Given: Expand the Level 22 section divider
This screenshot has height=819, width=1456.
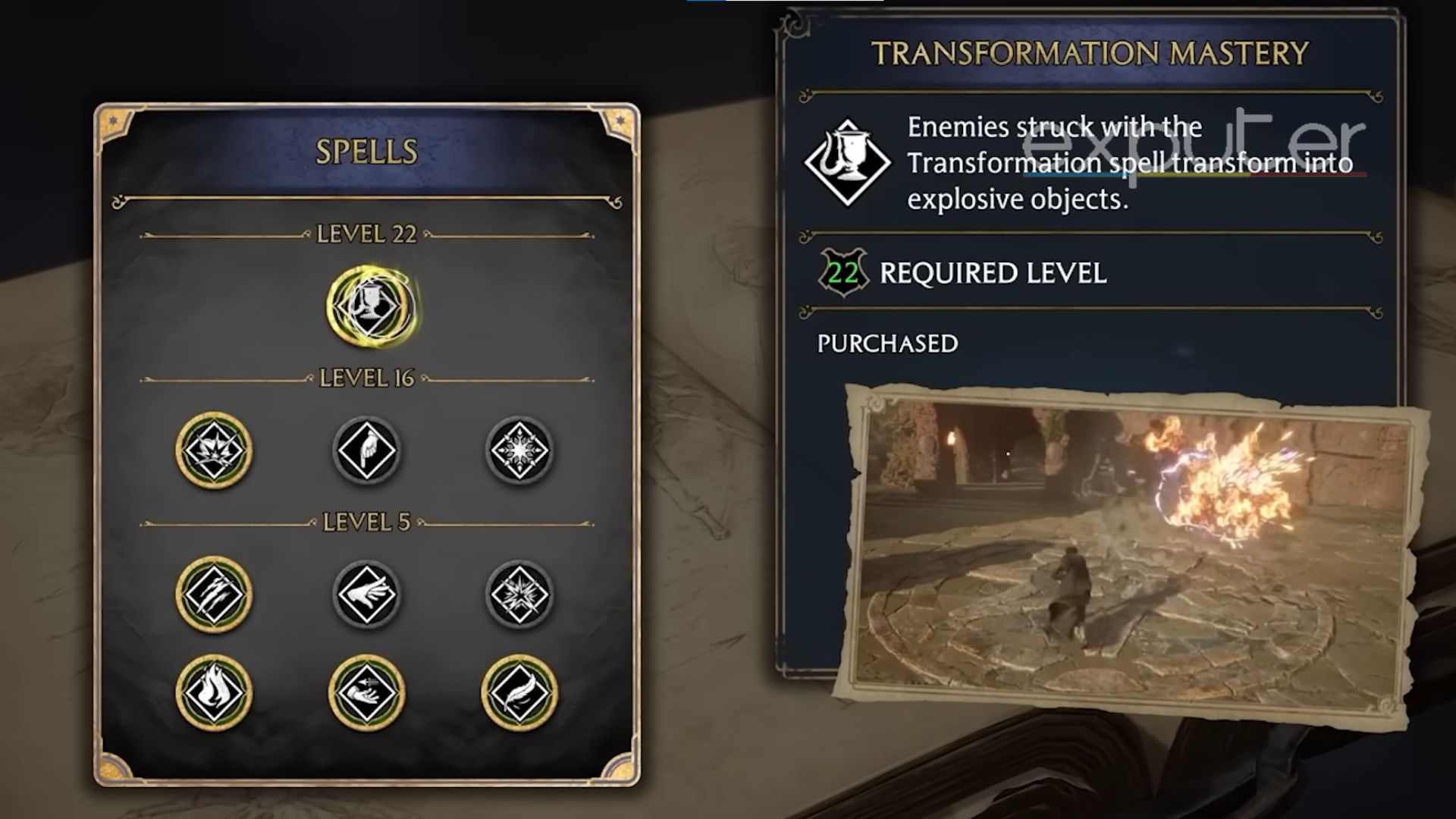Looking at the screenshot, I should 366,235.
